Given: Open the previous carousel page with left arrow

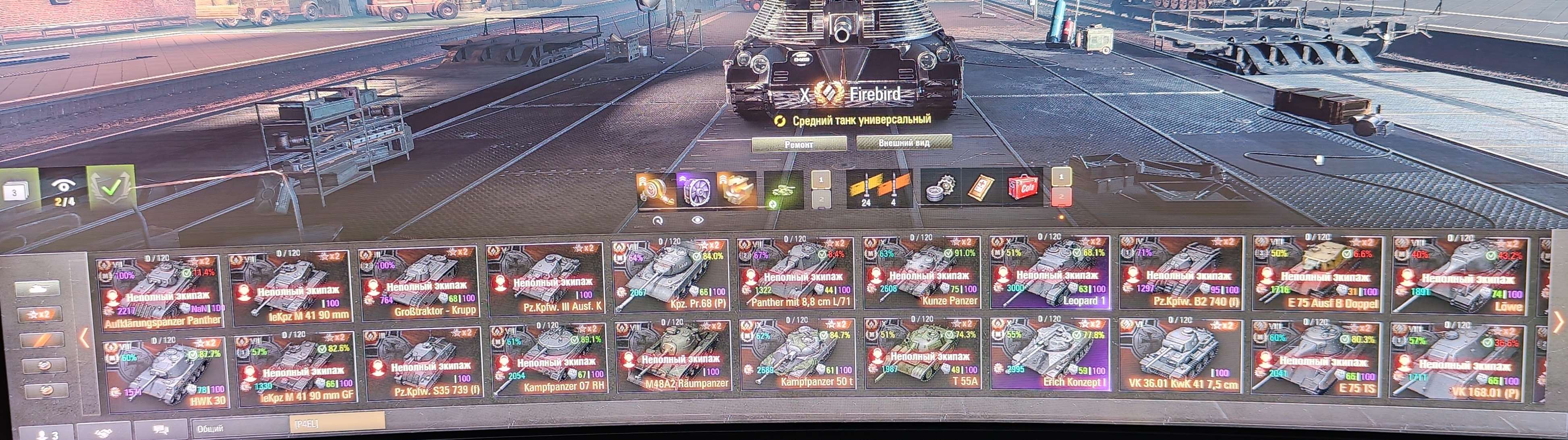Looking at the screenshot, I should [84, 338].
